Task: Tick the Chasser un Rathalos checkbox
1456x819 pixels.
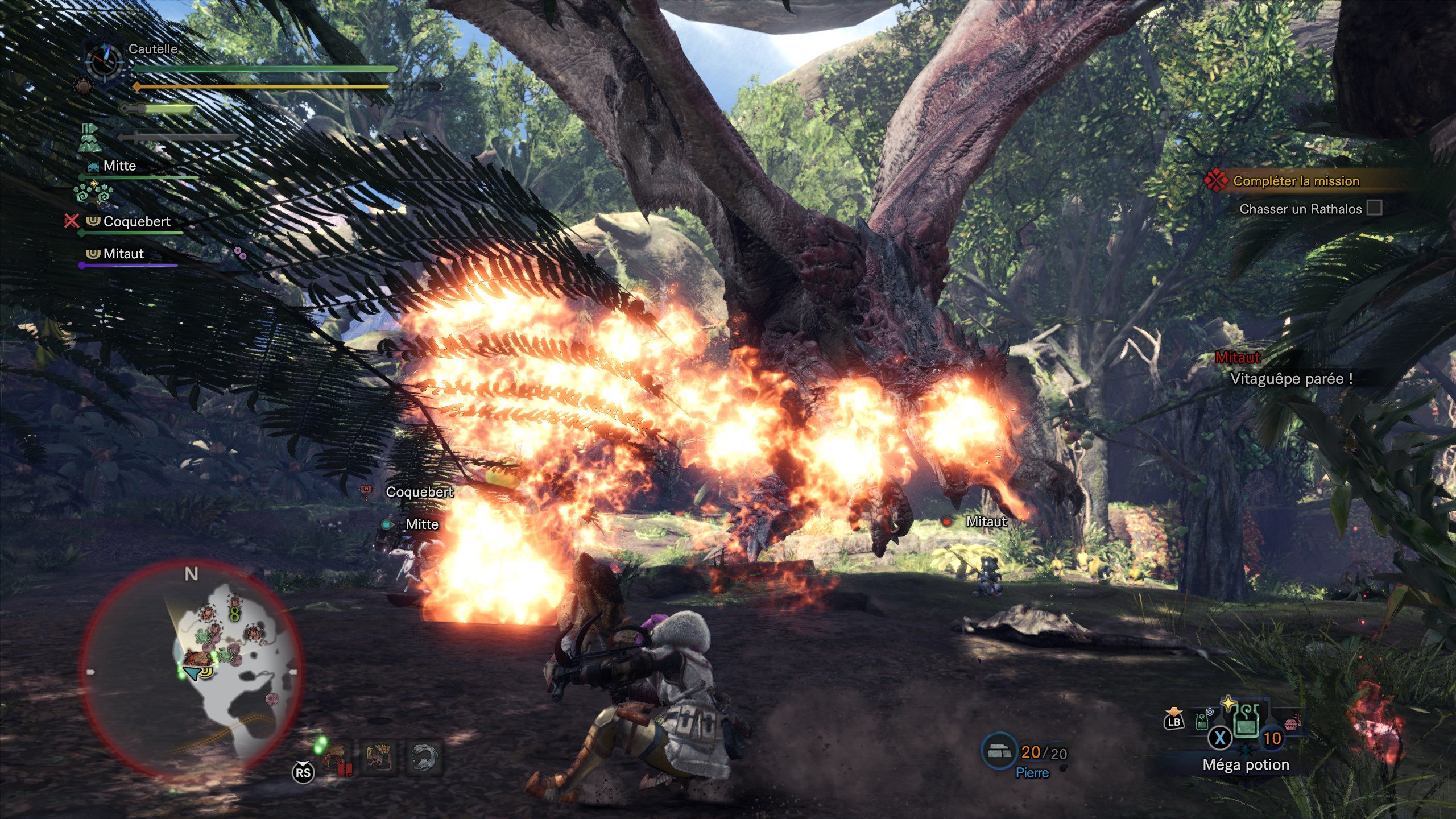Action: 1374,208
